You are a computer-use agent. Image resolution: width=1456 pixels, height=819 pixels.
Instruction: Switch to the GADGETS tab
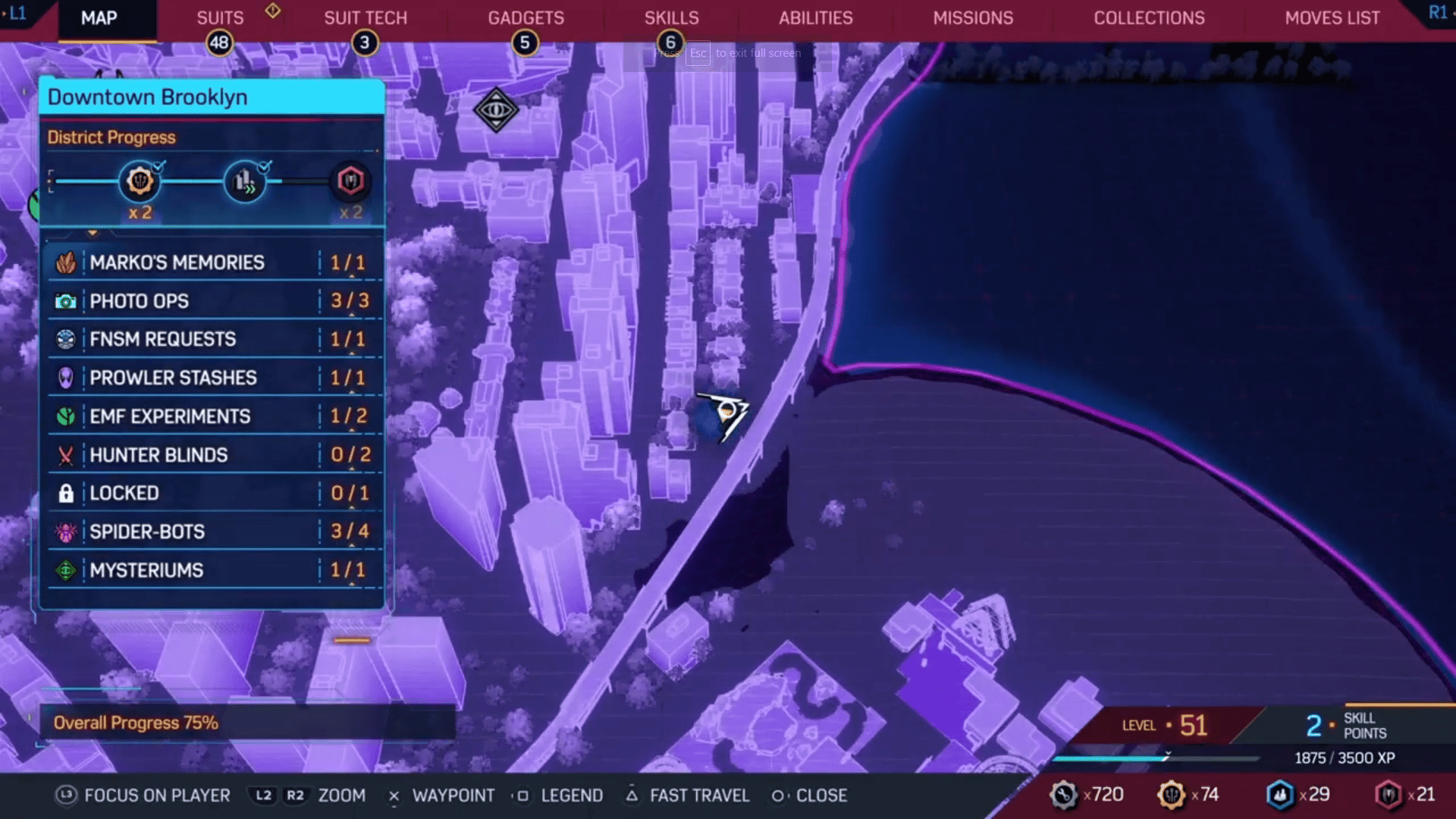pyautogui.click(x=526, y=17)
